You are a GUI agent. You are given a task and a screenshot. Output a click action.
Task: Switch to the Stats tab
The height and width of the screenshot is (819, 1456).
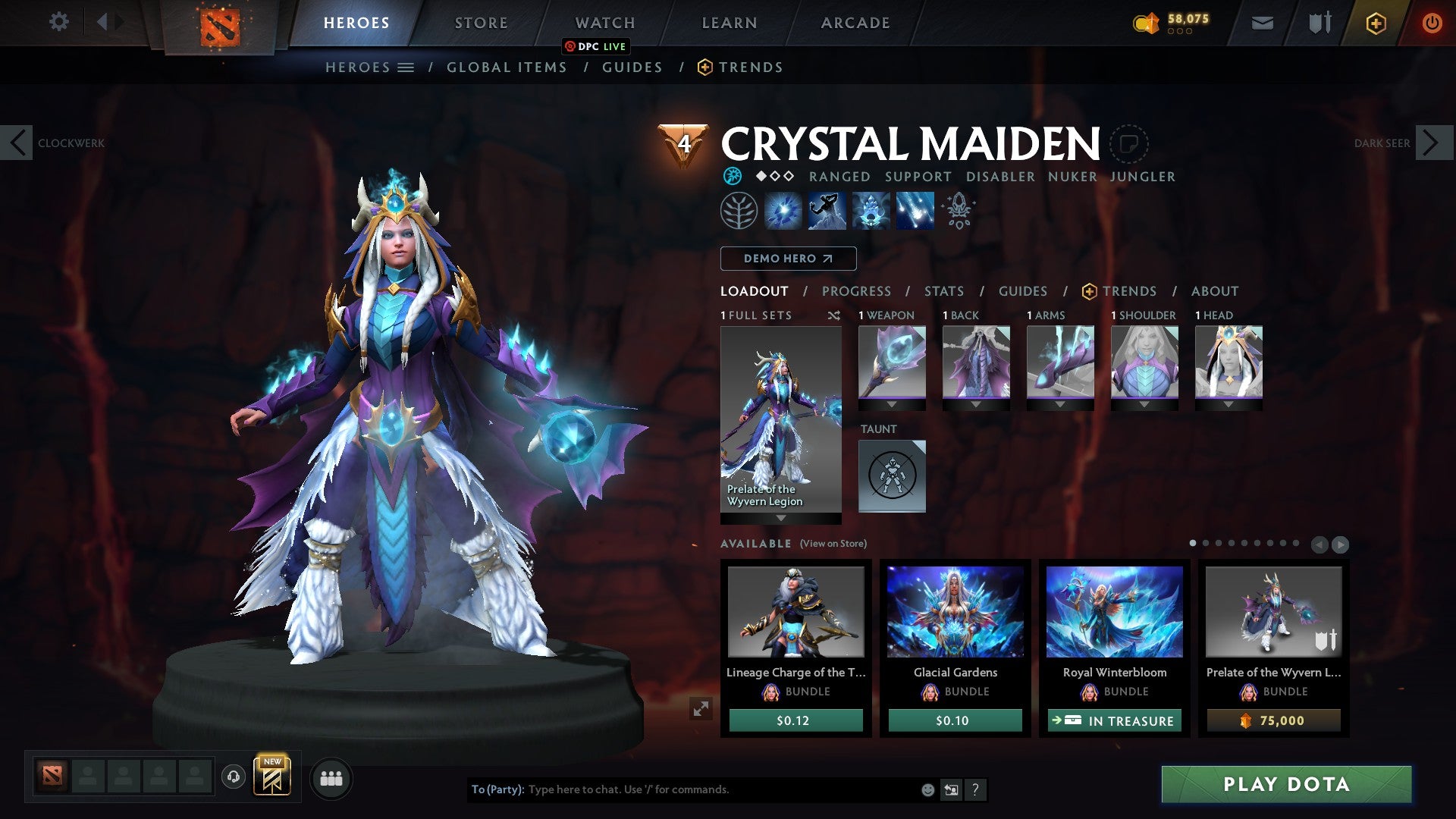[943, 291]
